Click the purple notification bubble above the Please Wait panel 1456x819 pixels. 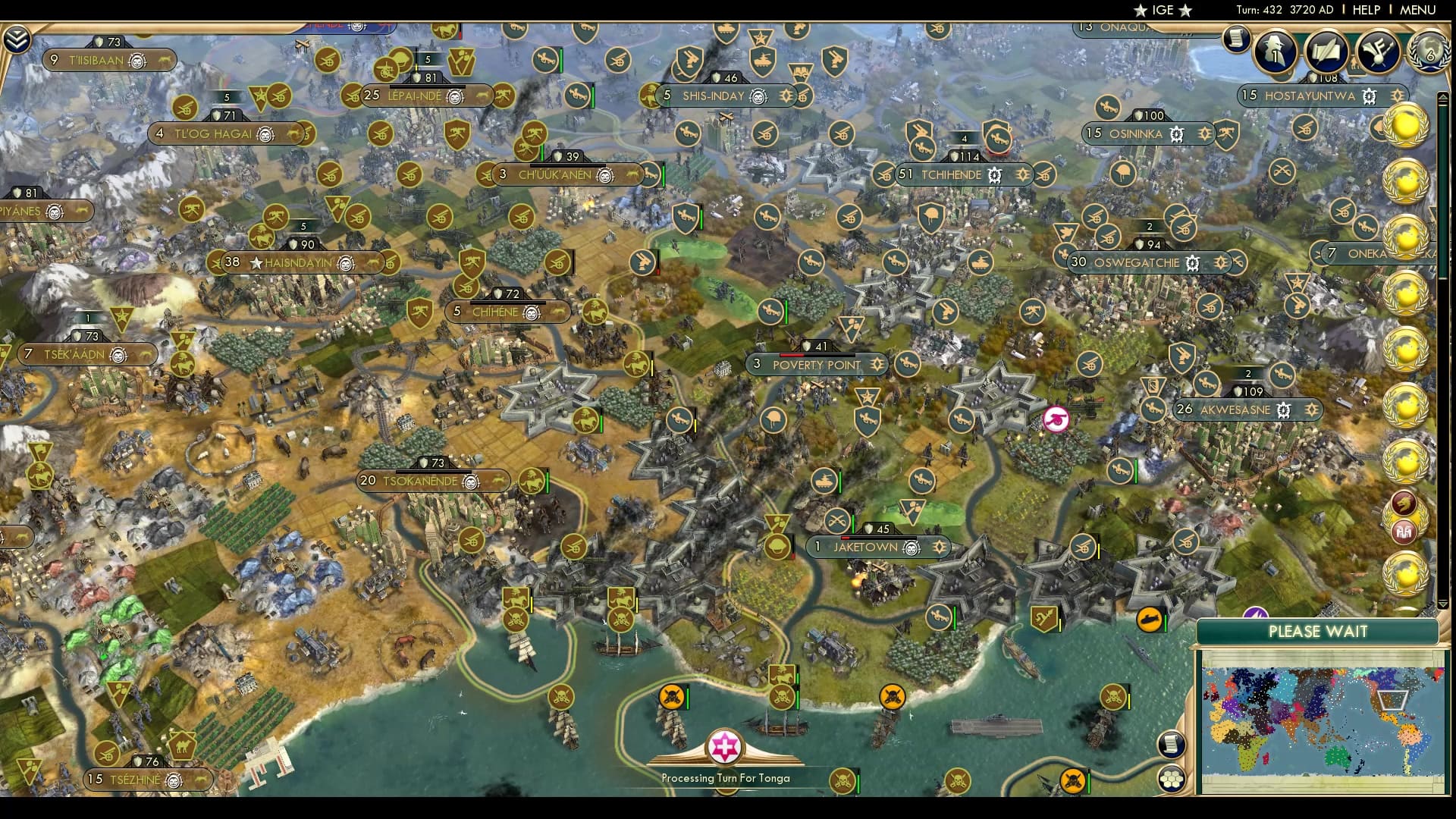click(x=1257, y=612)
